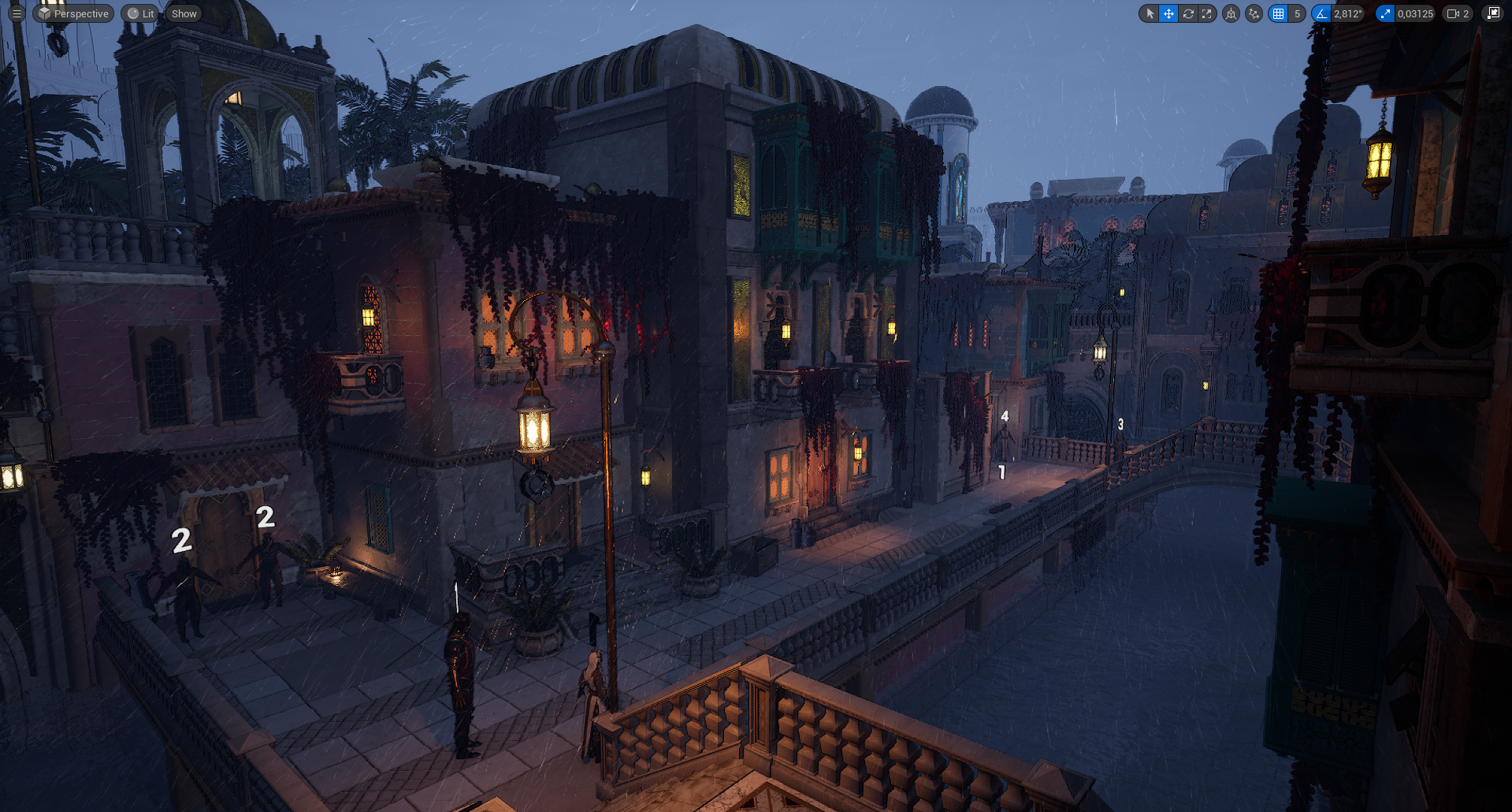This screenshot has width=1512, height=812.
Task: Change the Lit view mode
Action: 141,13
